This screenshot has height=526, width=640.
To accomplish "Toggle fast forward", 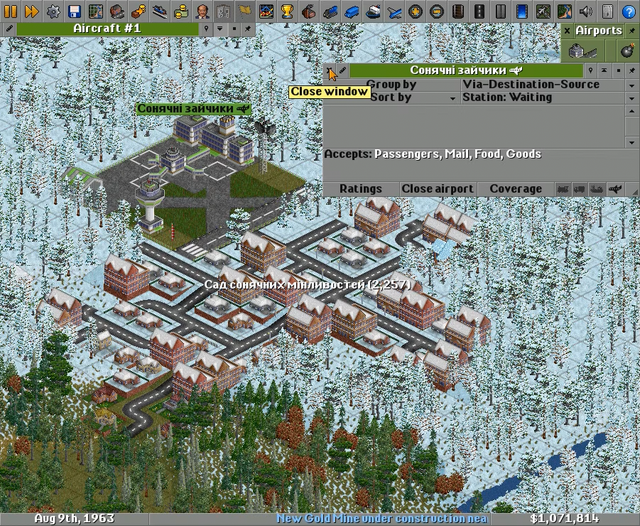I will pyautogui.click(x=31, y=11).
